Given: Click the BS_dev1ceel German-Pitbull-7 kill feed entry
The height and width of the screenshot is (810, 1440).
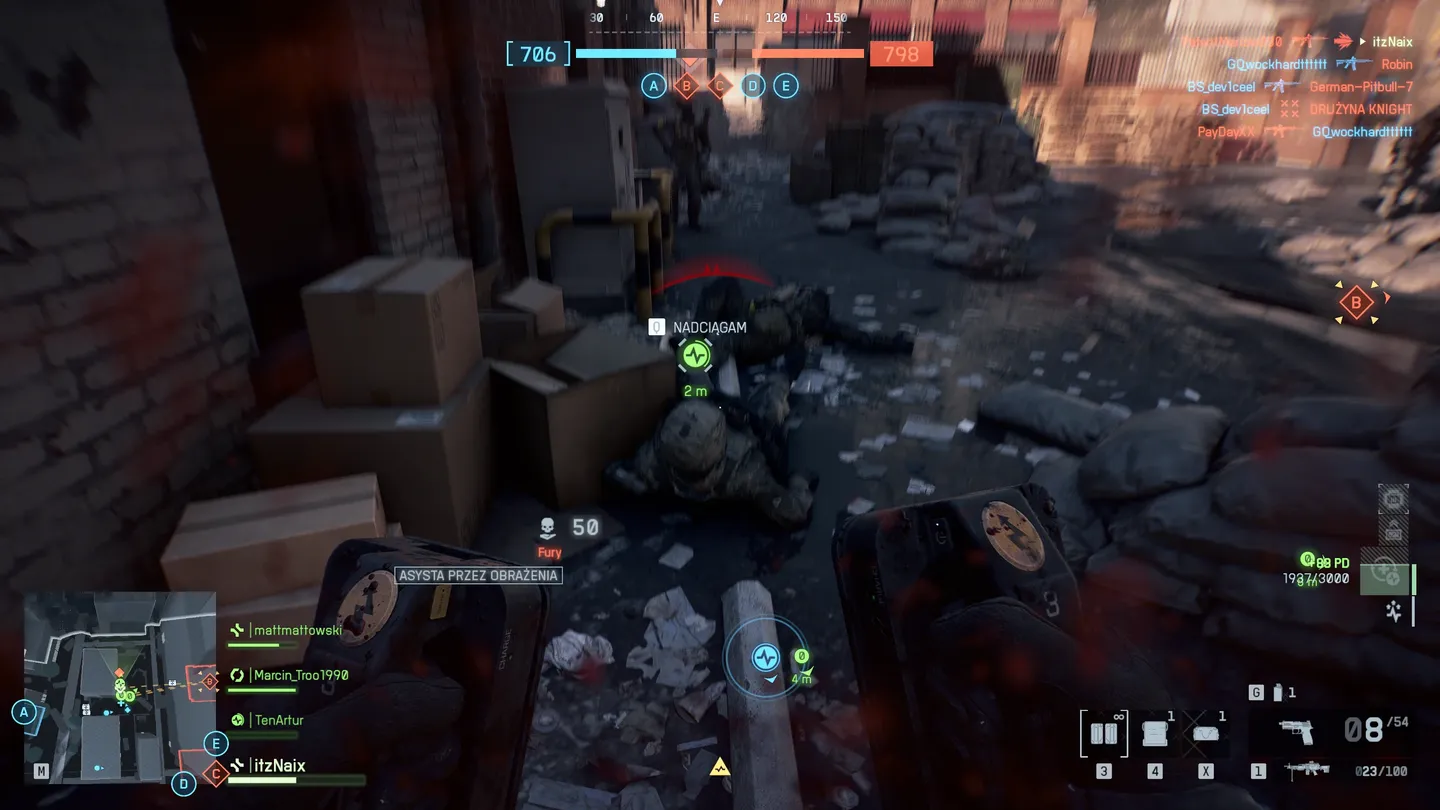Looking at the screenshot, I should click(x=1300, y=87).
